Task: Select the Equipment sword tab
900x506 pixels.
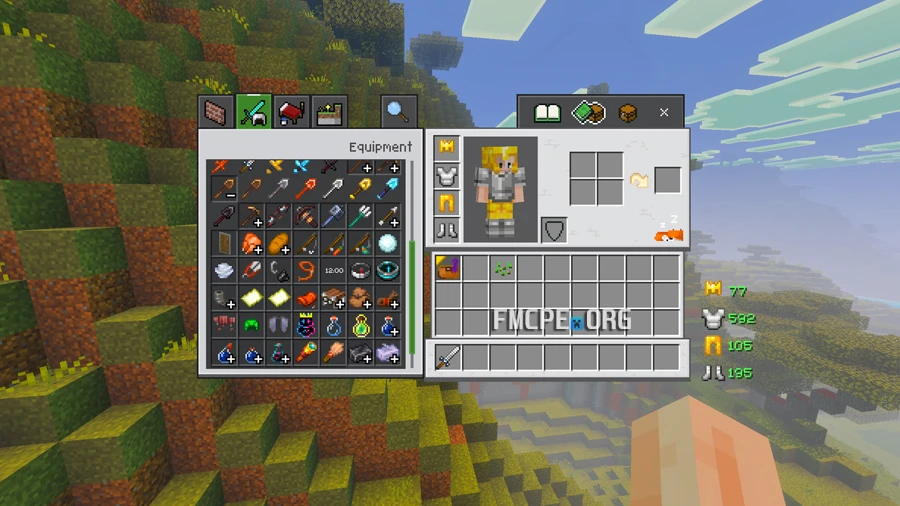Action: pyautogui.click(x=254, y=111)
